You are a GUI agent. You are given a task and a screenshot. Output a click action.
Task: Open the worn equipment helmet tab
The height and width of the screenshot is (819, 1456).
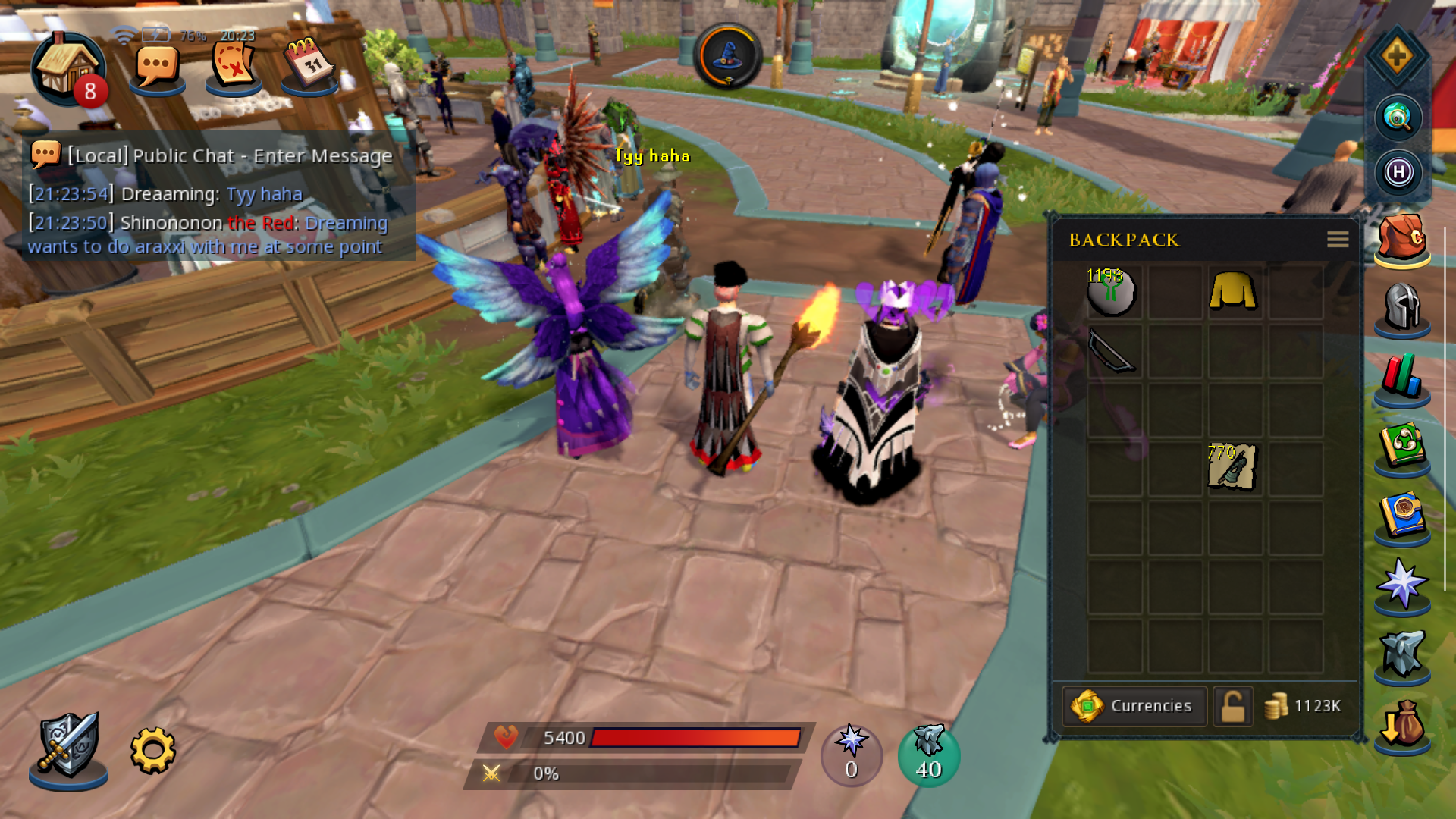pos(1401,307)
